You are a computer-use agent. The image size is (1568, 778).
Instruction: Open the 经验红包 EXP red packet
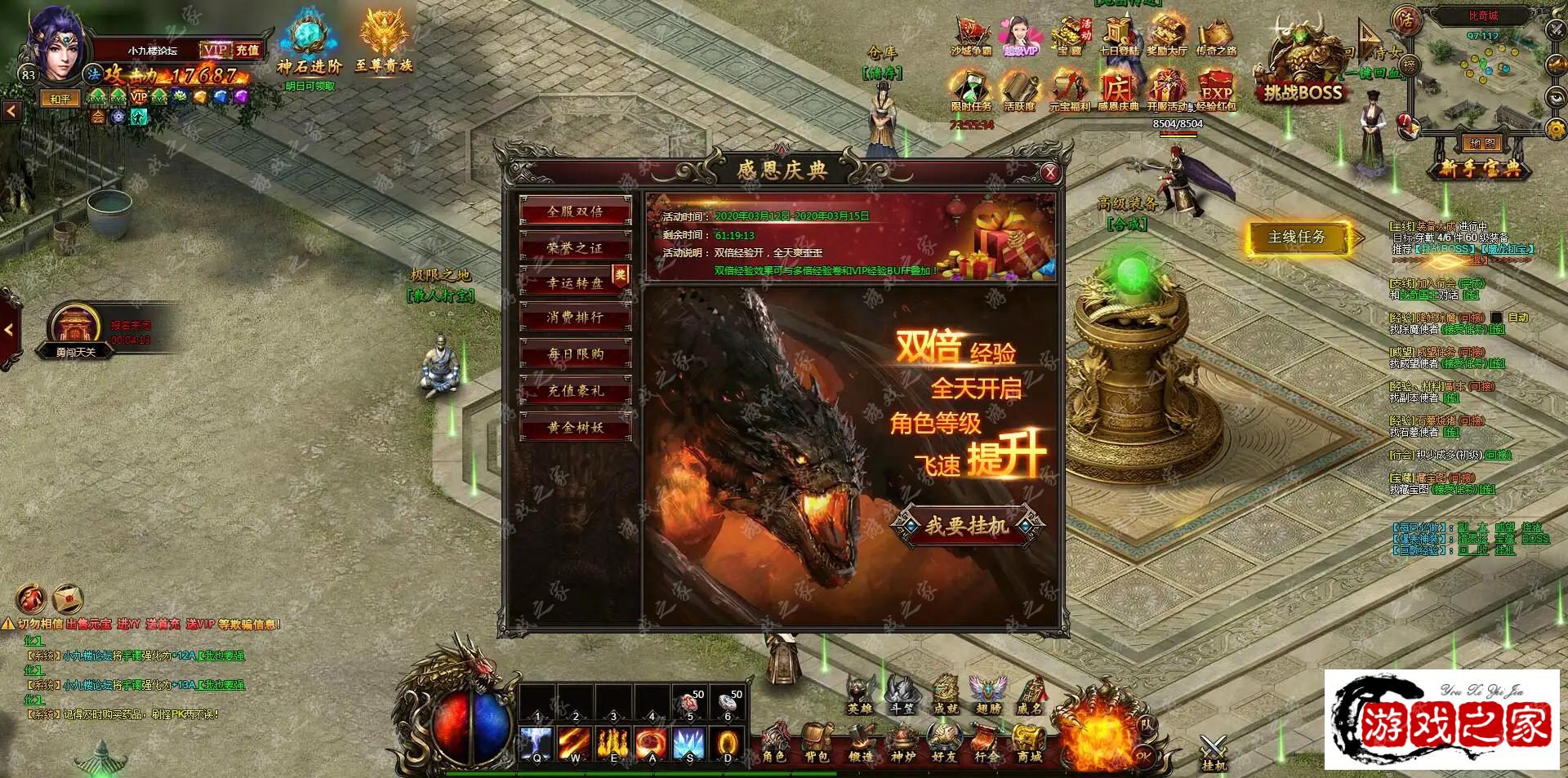(x=1216, y=88)
